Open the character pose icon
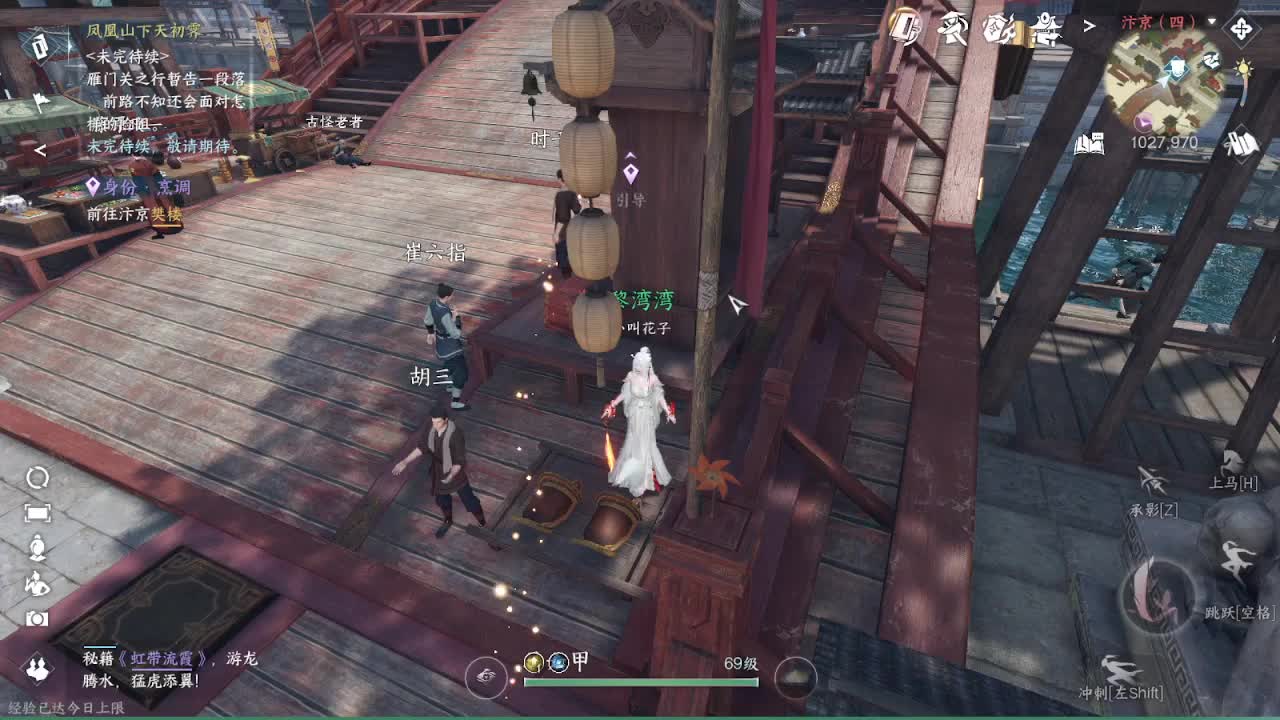This screenshot has width=1280, height=720. coord(37,549)
